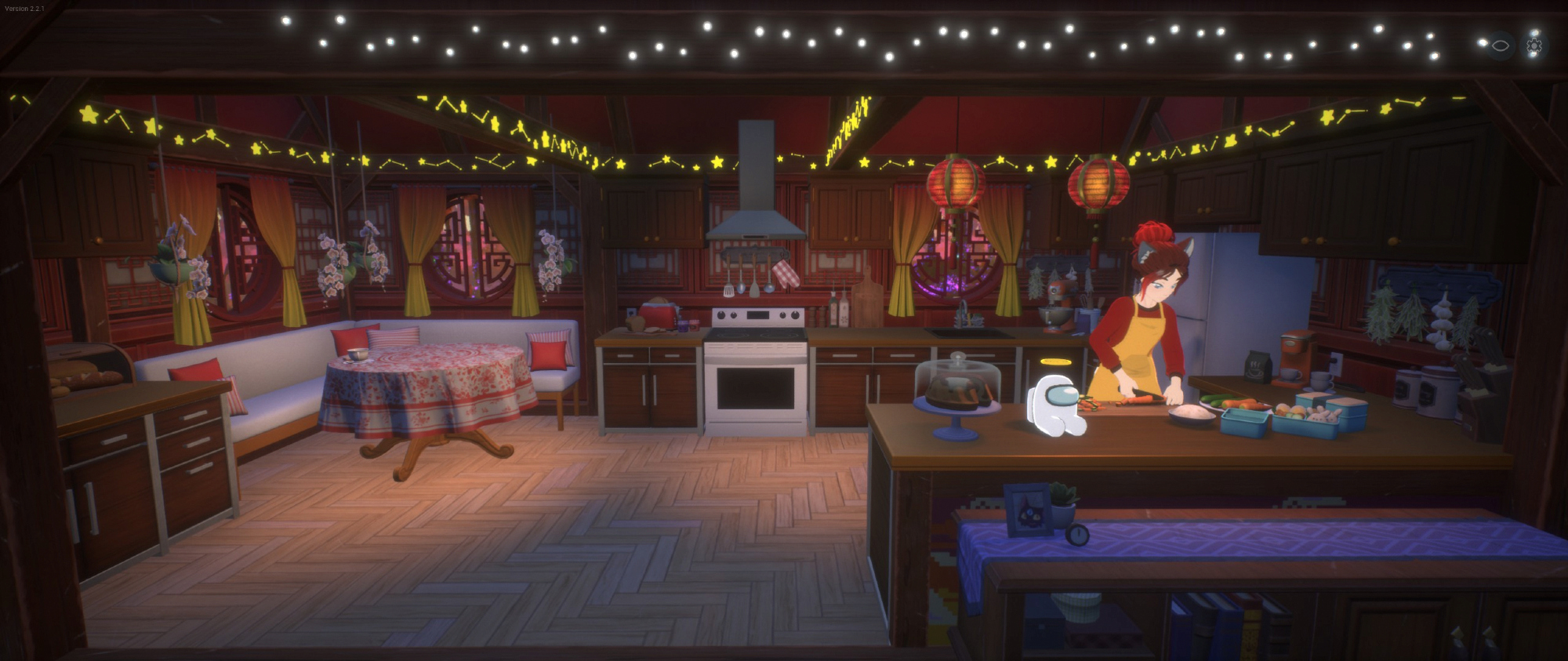Toggle the eye visibility icon
Image resolution: width=1568 pixels, height=661 pixels.
[1500, 46]
